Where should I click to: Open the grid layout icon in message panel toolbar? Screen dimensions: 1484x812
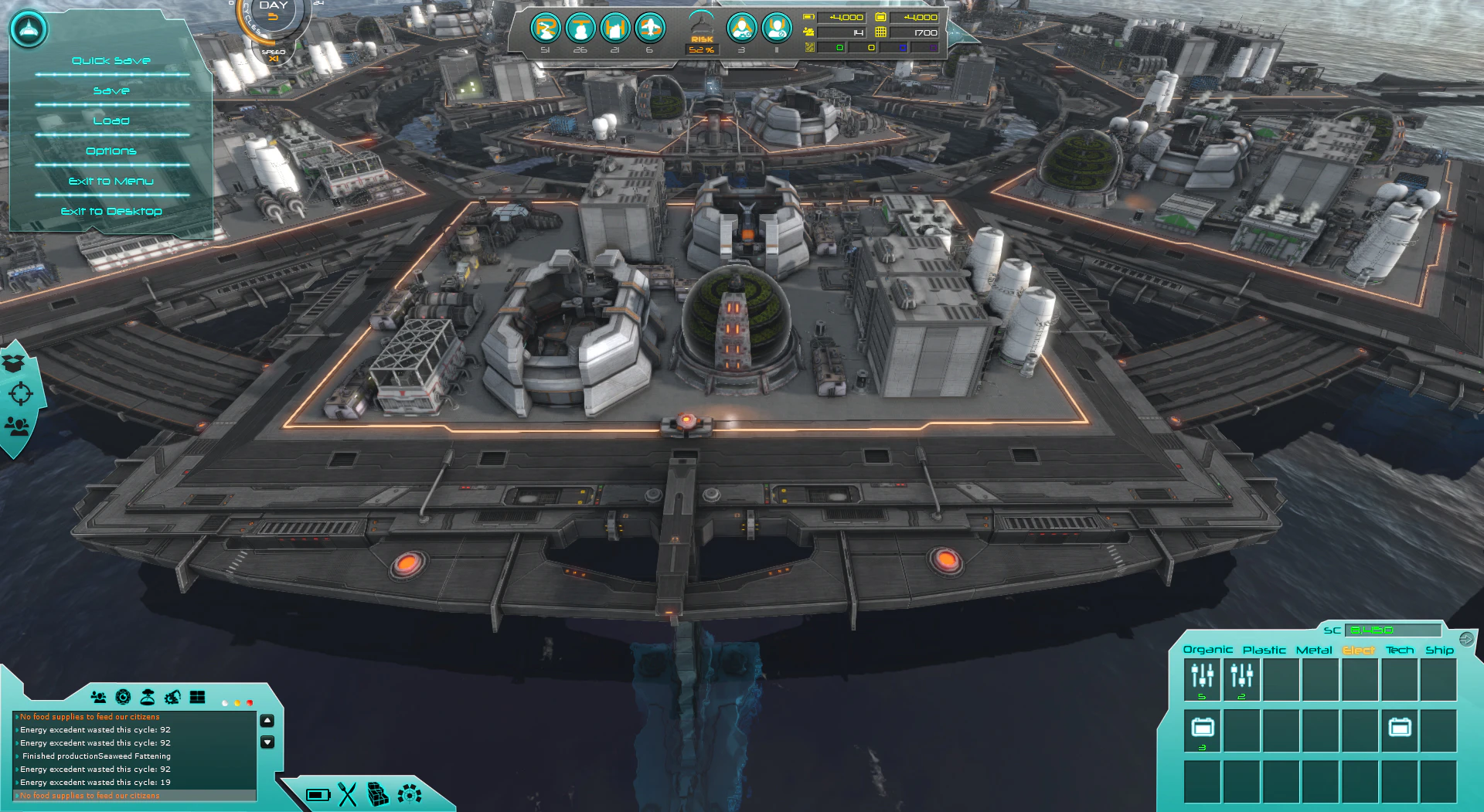tap(197, 697)
